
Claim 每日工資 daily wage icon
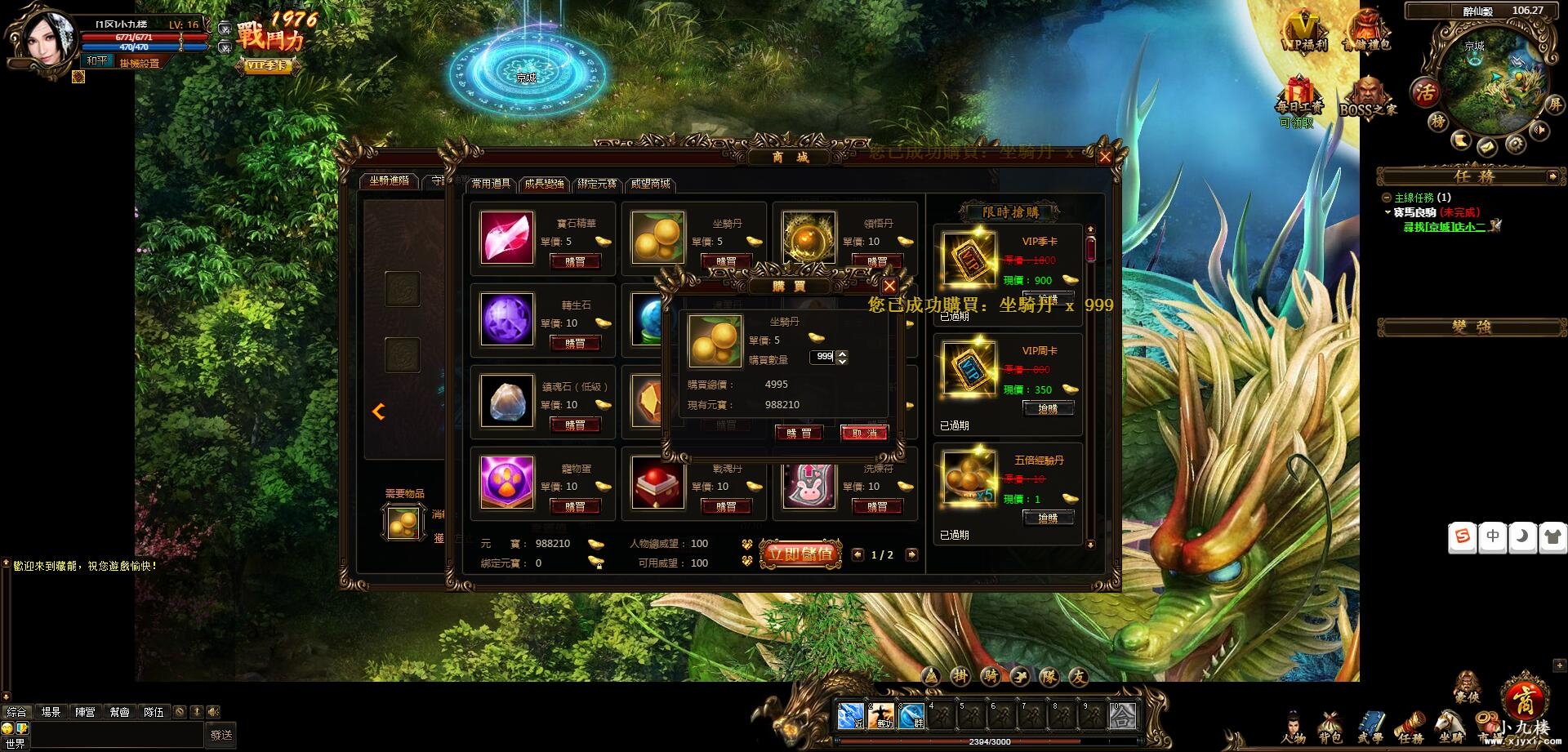[x=1298, y=100]
